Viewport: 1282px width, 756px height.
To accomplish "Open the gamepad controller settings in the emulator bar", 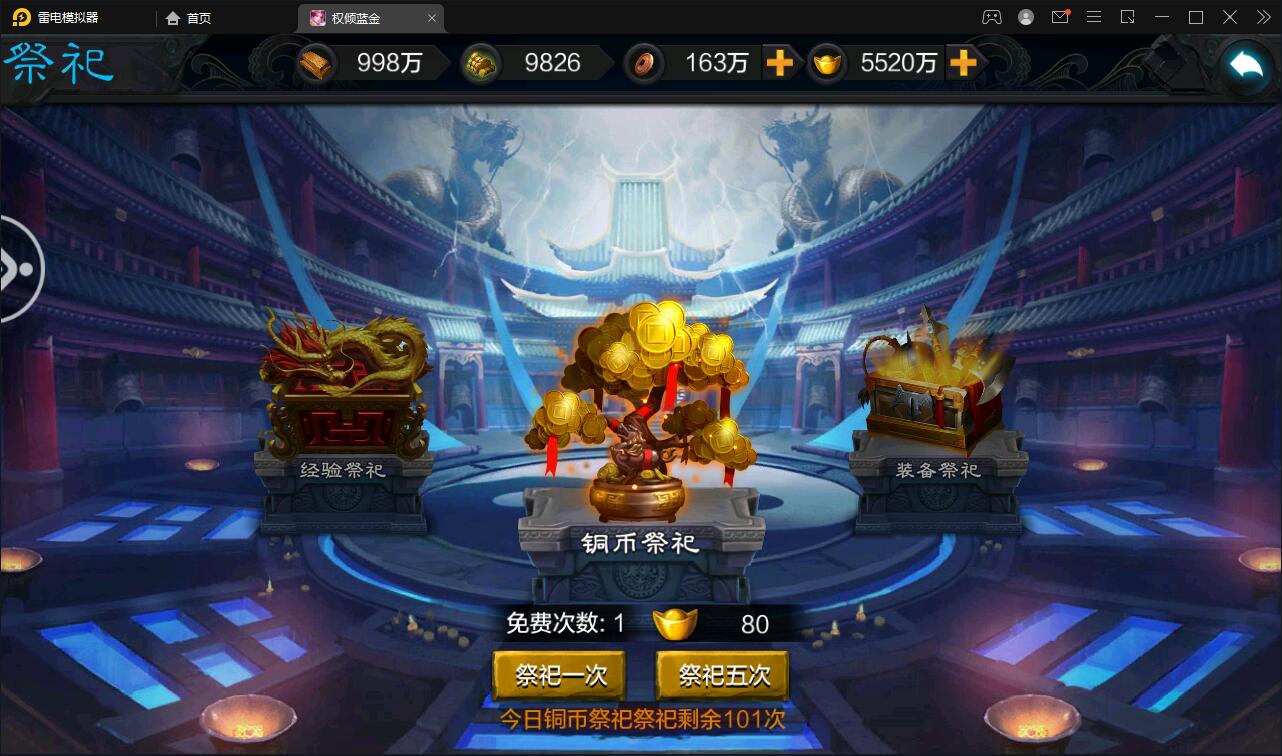I will 992,17.
